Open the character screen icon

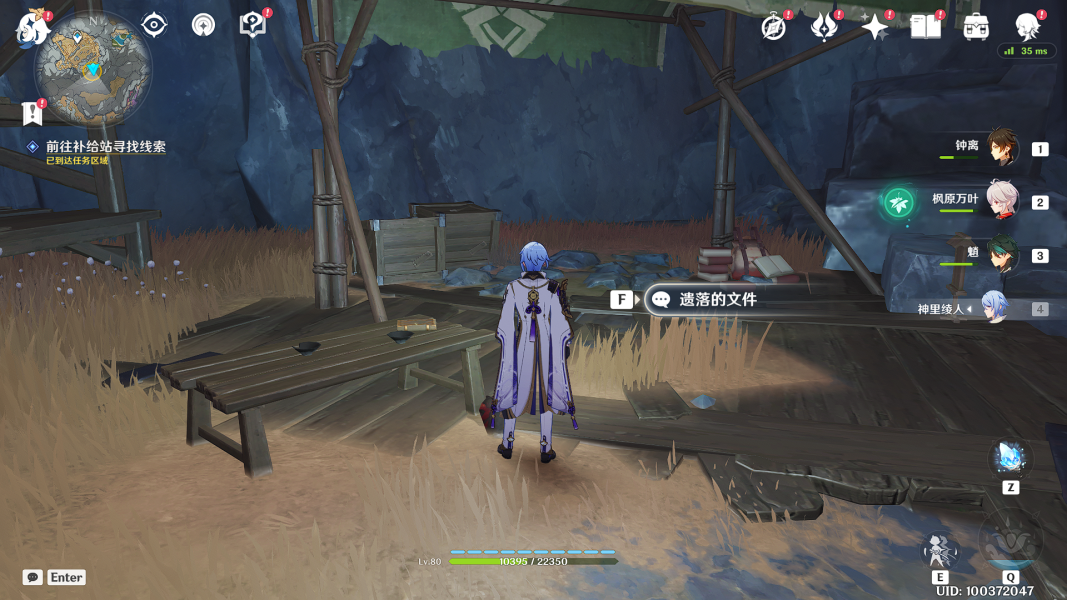coord(1027,27)
